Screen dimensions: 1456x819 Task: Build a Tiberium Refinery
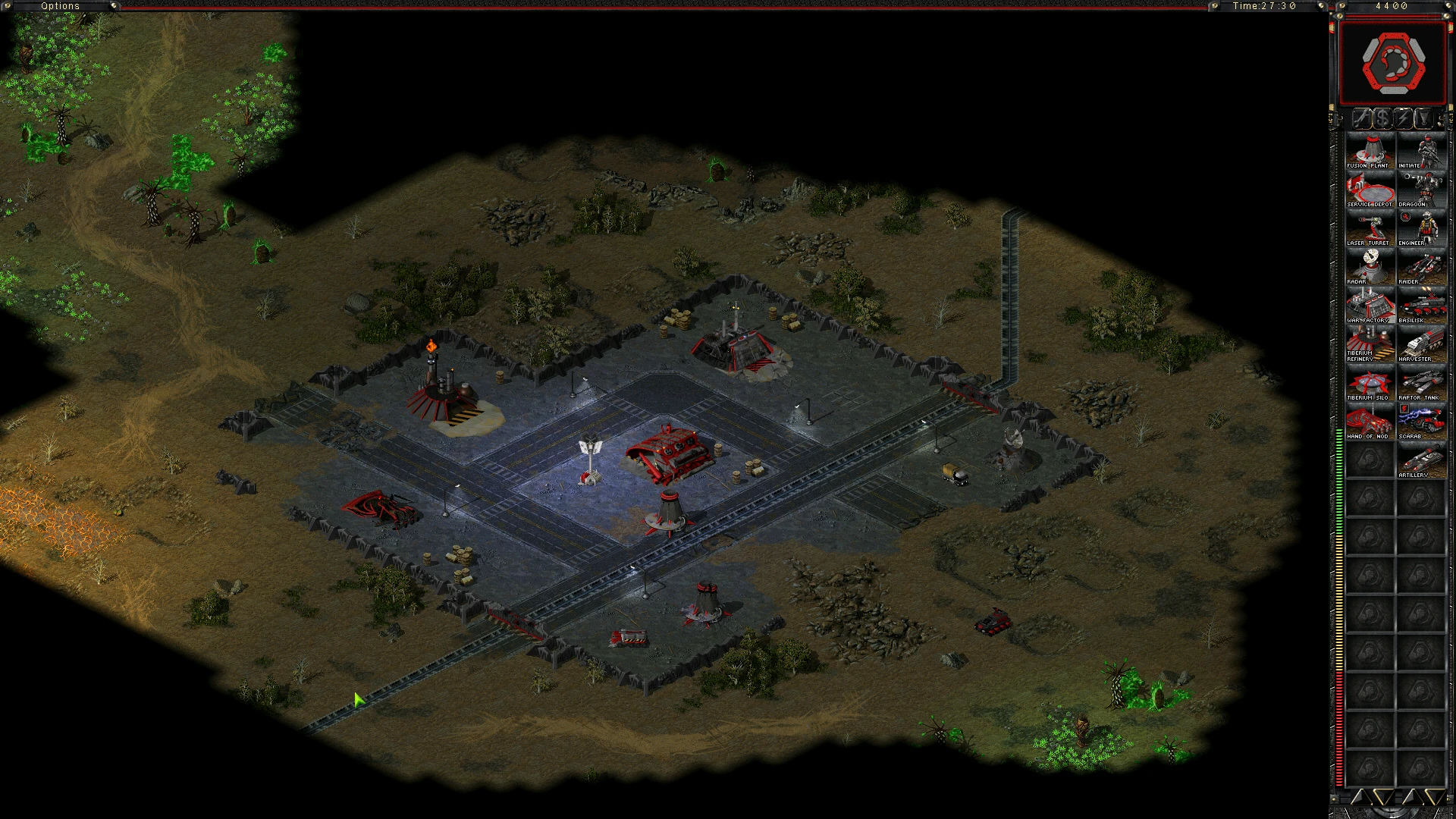(1370, 344)
